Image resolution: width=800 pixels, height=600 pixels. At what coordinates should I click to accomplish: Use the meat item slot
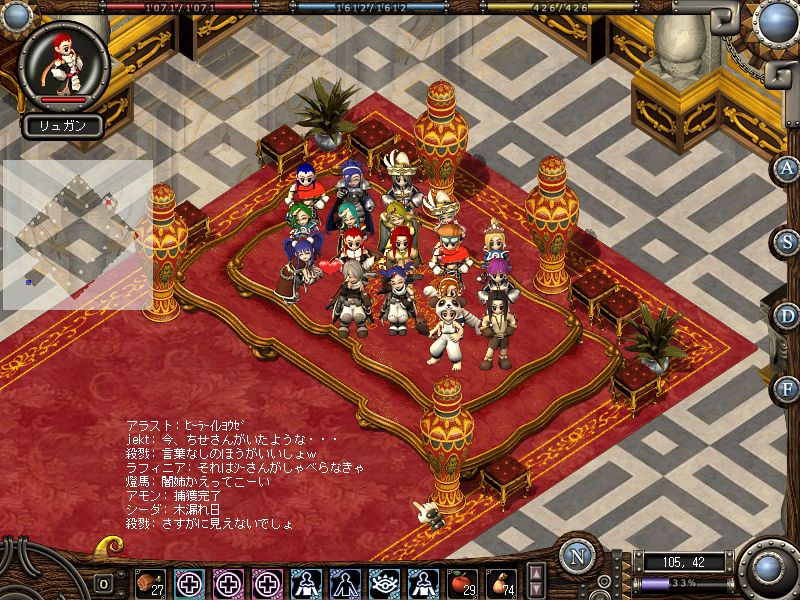[x=149, y=581]
